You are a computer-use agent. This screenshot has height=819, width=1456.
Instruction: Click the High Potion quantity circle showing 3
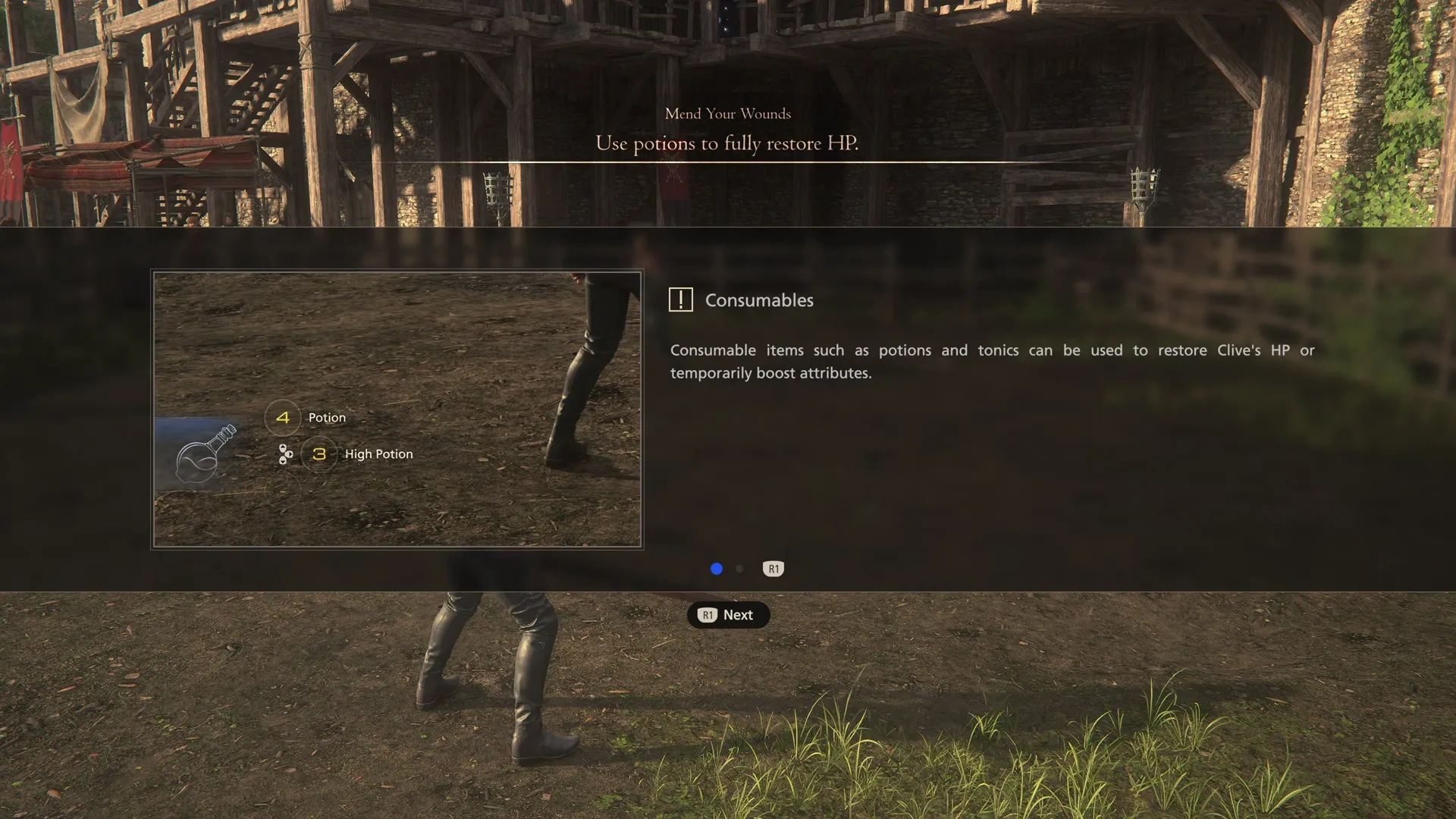coord(318,454)
